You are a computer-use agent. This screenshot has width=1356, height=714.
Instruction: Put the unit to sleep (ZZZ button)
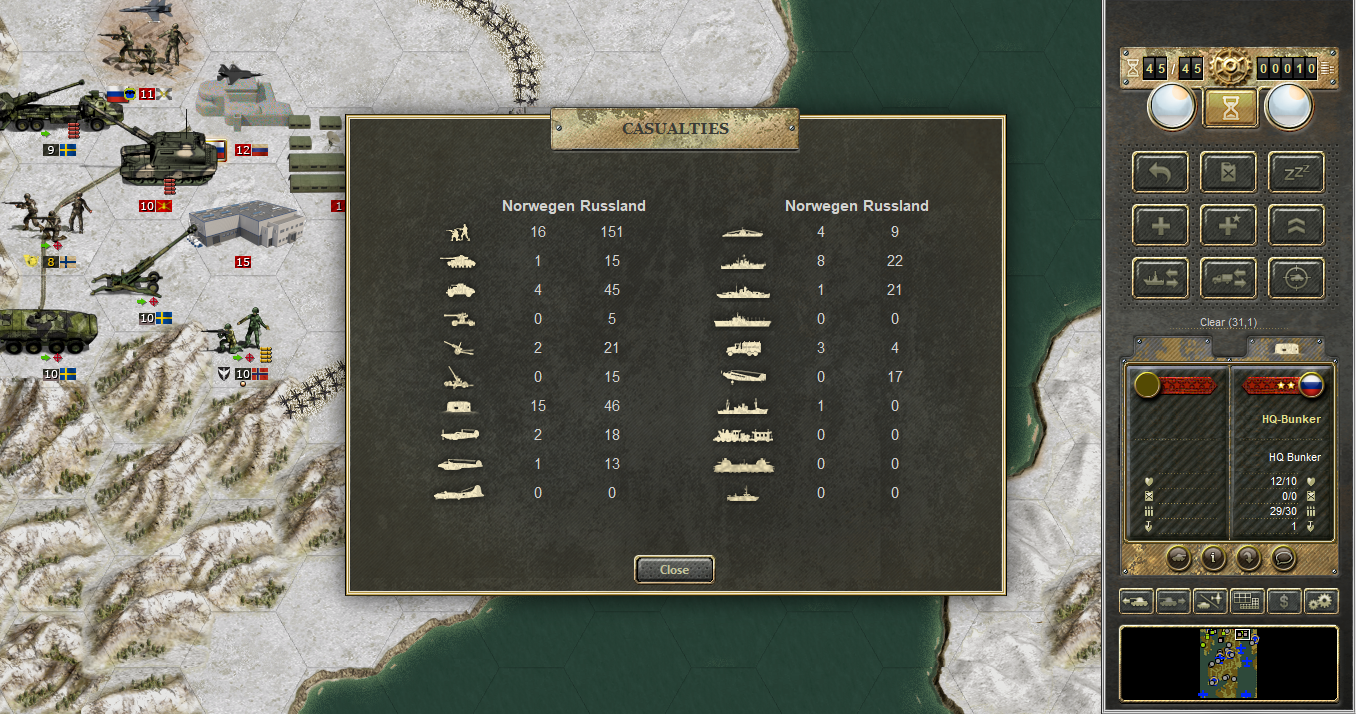[1296, 172]
